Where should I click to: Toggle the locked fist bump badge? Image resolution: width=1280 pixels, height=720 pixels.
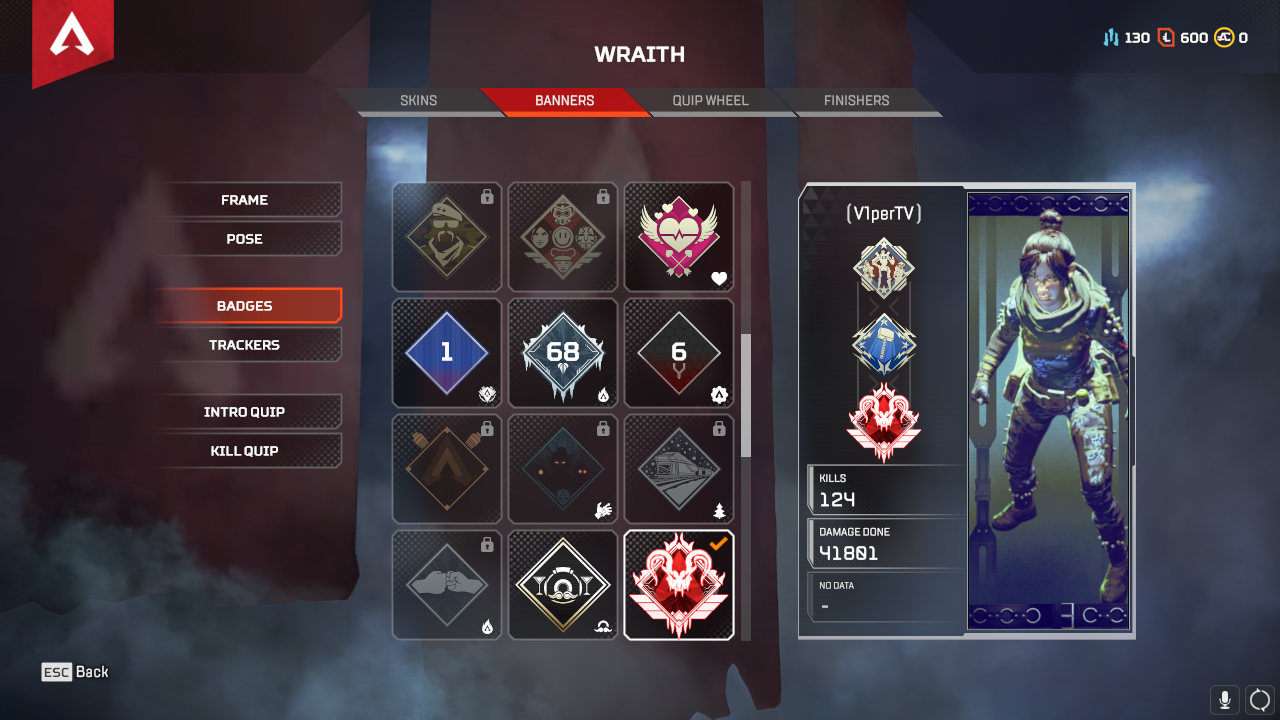(x=446, y=584)
